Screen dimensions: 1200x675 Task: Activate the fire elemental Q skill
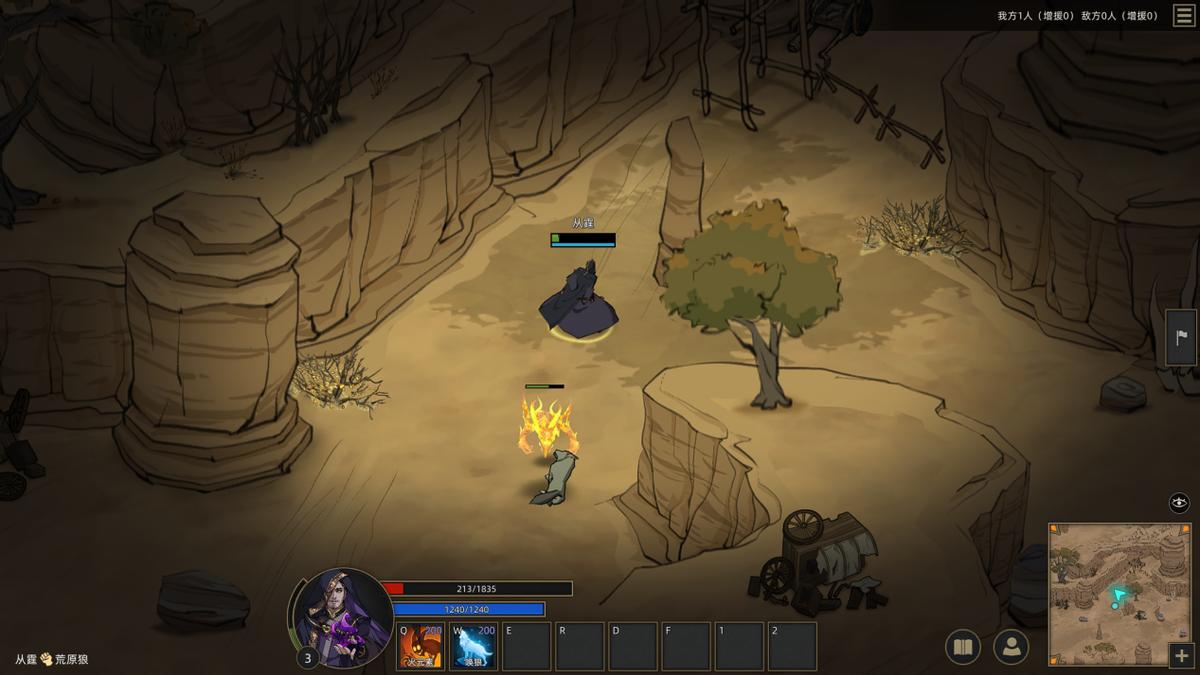click(421, 646)
